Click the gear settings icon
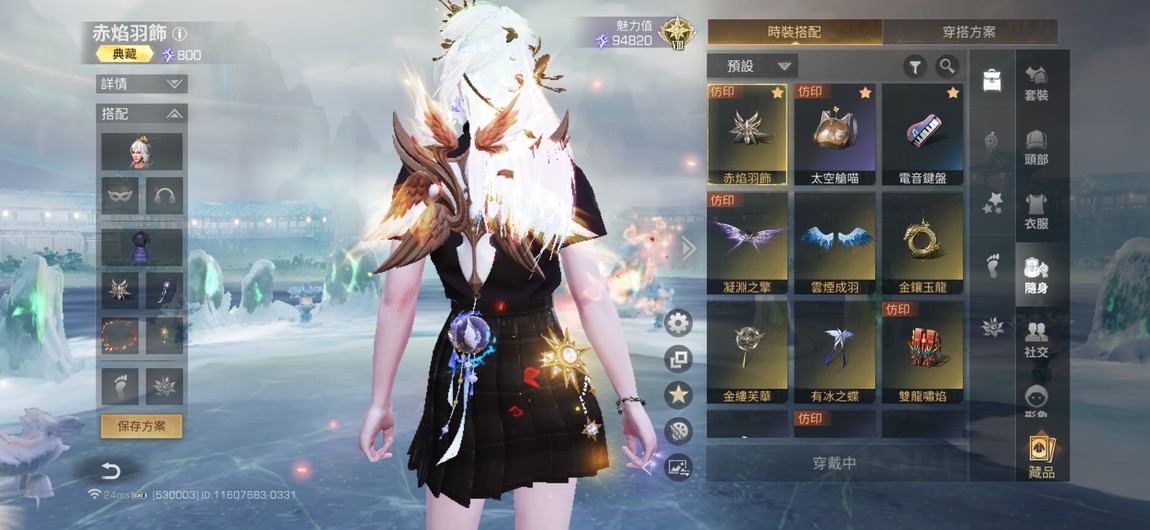The height and width of the screenshot is (530, 1150). tap(679, 322)
